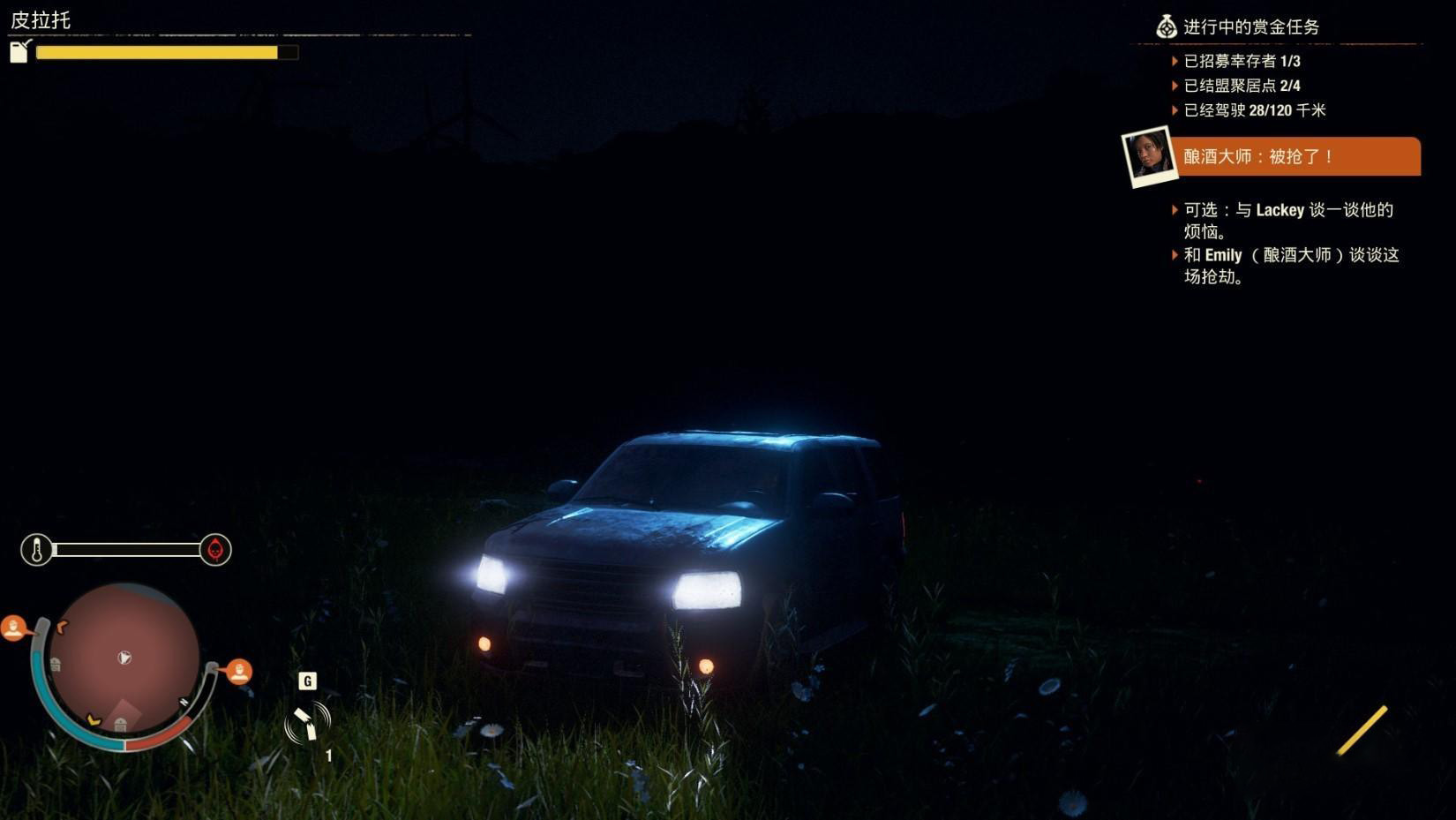Choose the optional Lackey talk objective
This screenshot has height=820, width=1456.
(1287, 221)
